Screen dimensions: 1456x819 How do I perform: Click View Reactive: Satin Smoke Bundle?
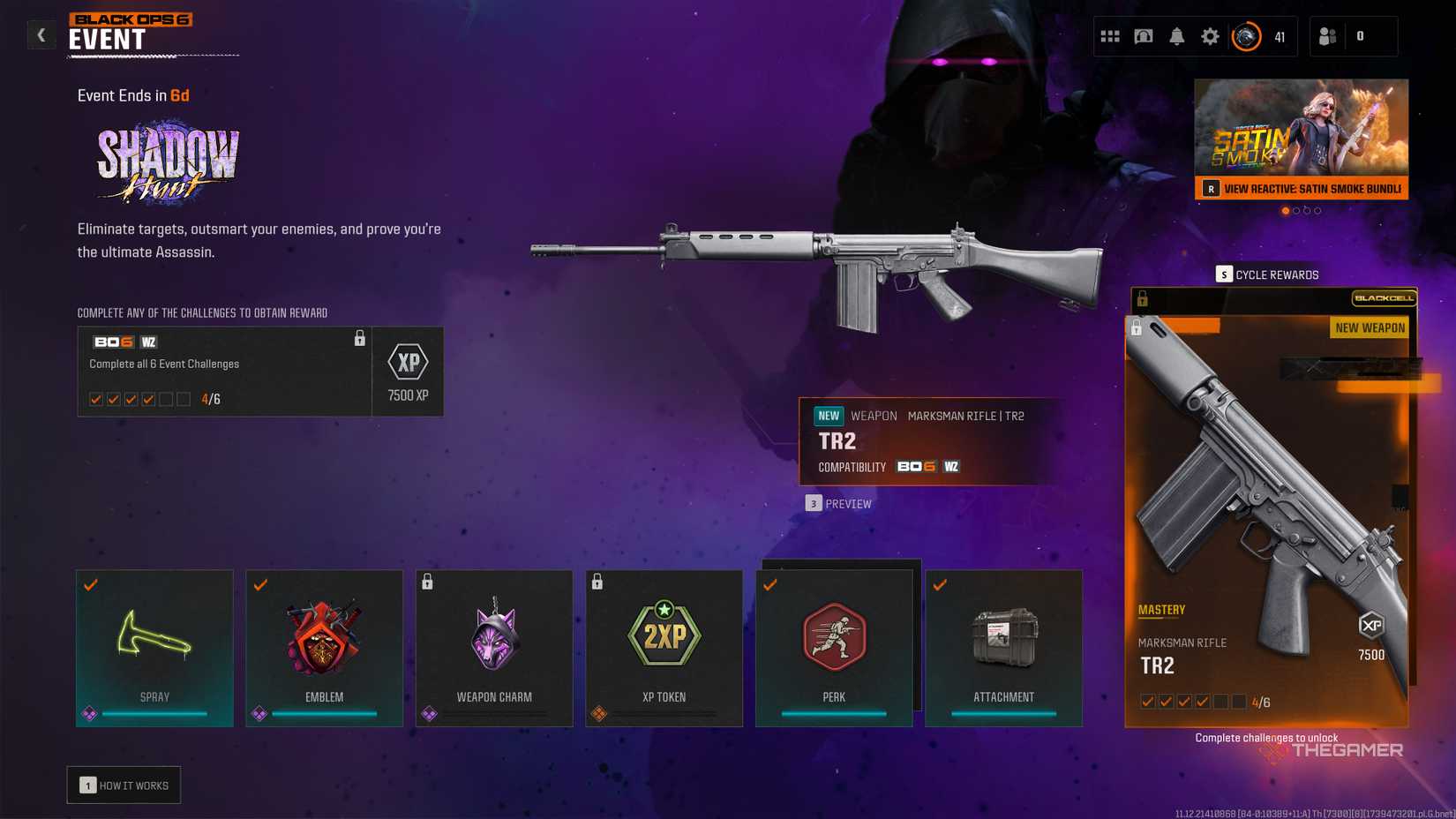[x=1301, y=188]
